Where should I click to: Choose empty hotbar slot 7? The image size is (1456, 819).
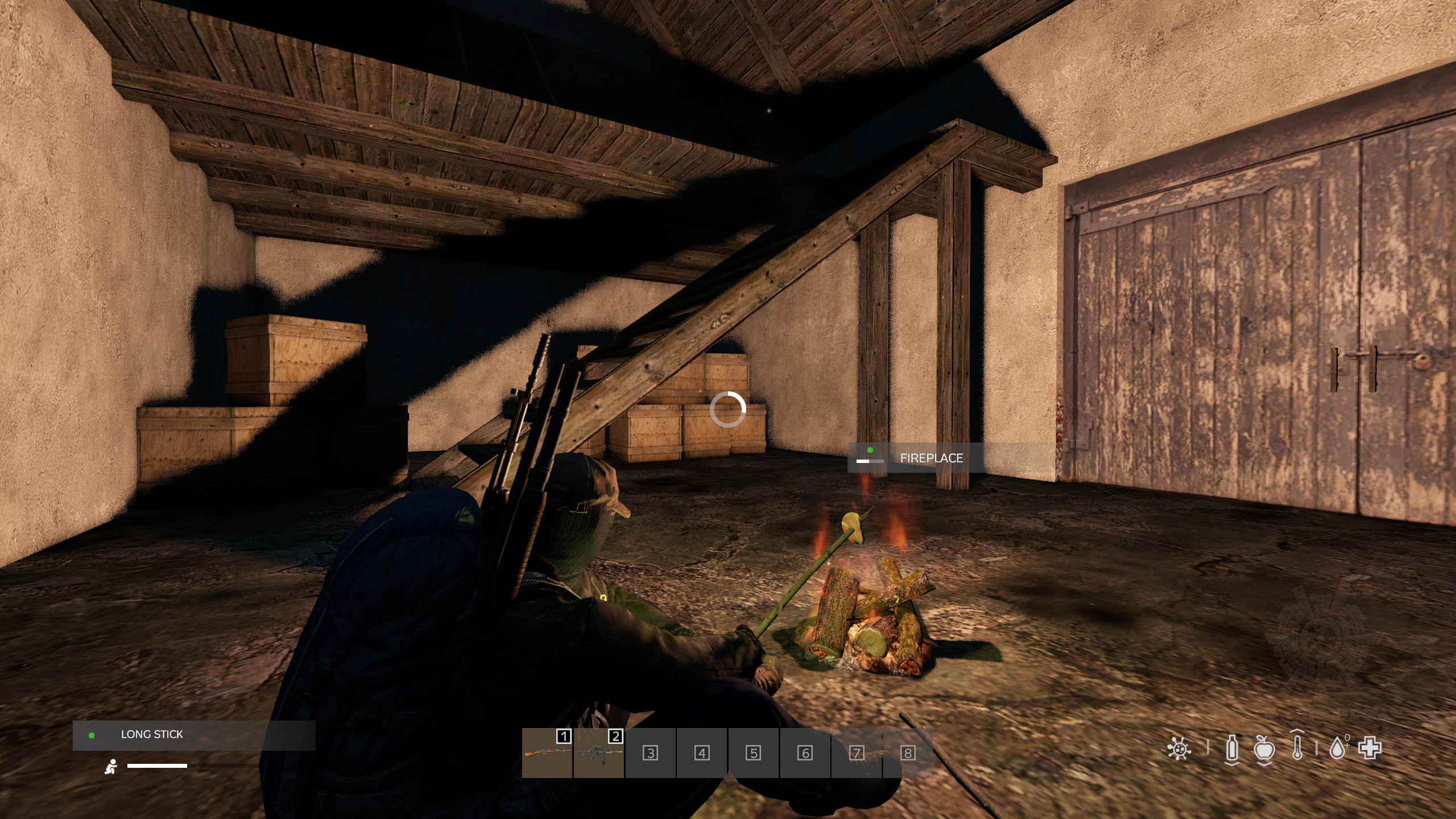[857, 753]
